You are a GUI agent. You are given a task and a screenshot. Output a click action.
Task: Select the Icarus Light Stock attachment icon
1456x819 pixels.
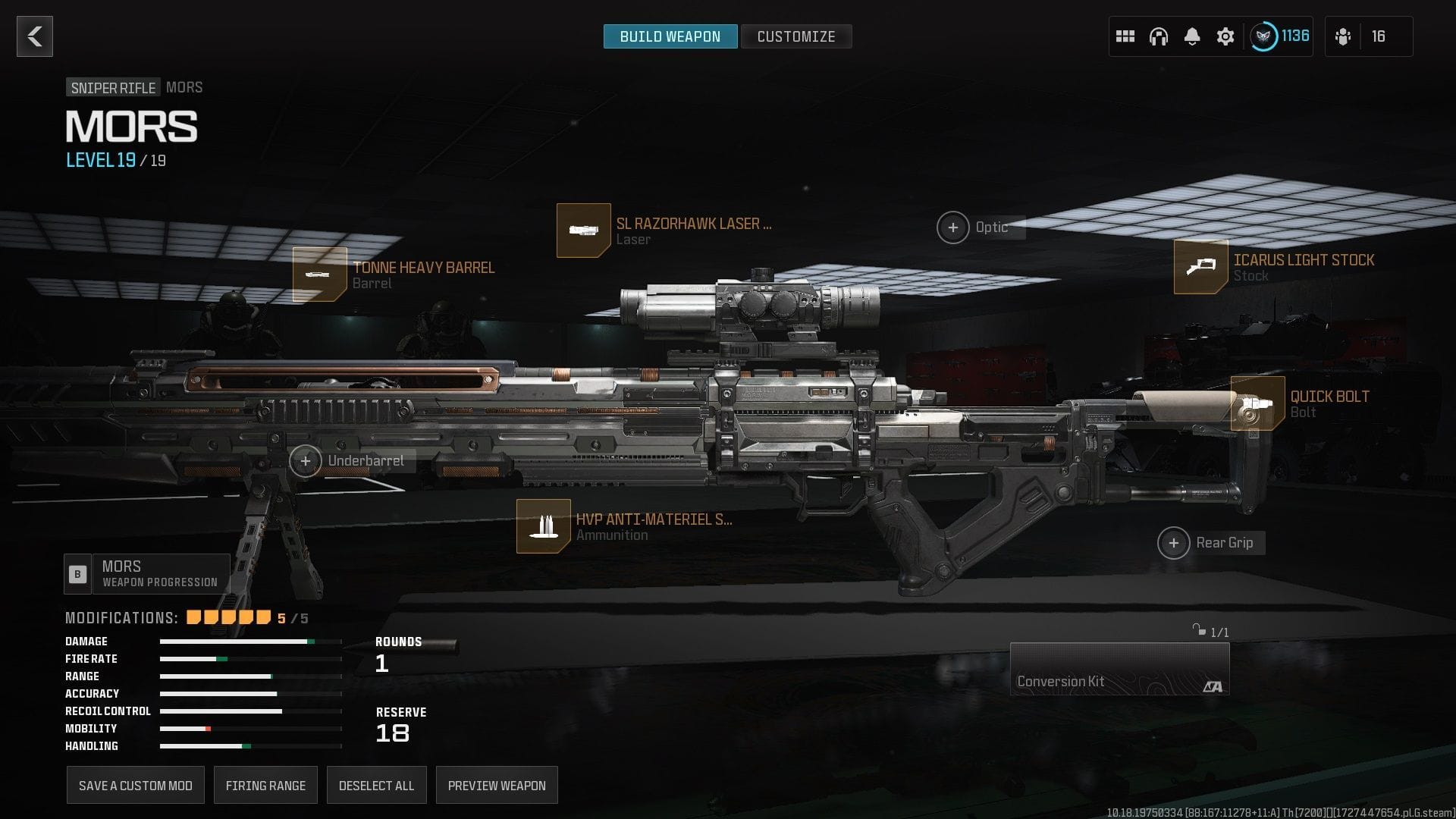tap(1200, 267)
